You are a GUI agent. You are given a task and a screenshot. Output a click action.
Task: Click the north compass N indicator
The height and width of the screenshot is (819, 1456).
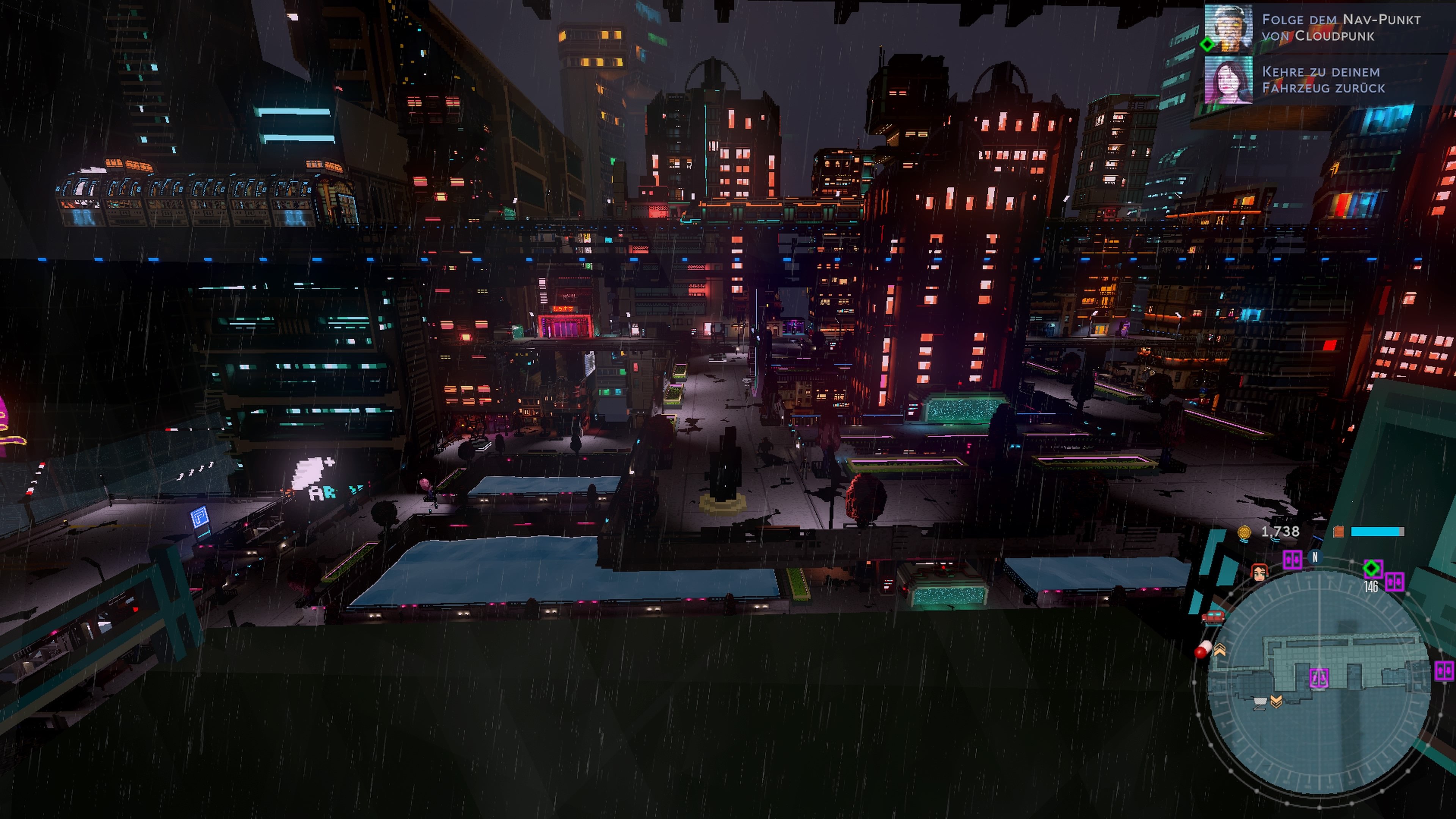pos(1315,557)
